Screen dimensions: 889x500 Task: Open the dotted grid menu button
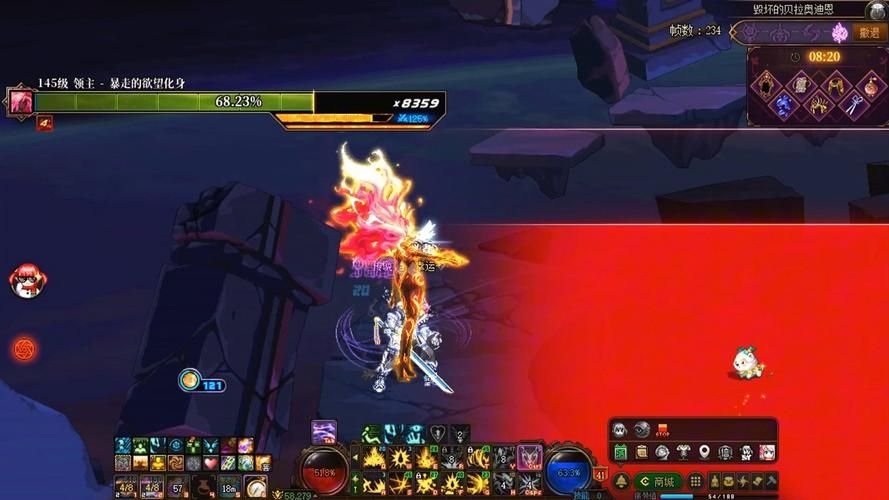coord(696,482)
